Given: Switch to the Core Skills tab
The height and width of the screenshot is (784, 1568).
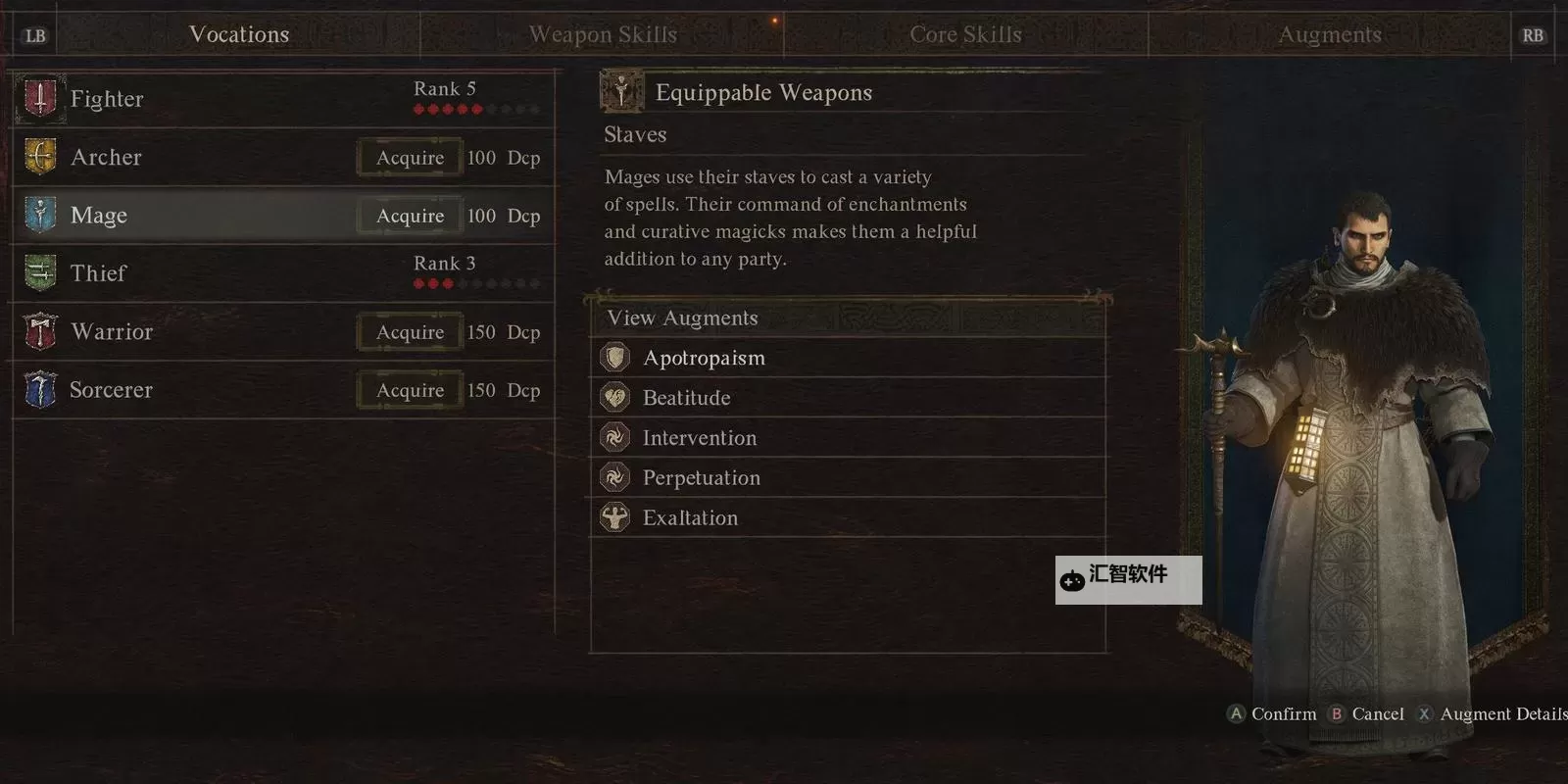Looking at the screenshot, I should [x=965, y=35].
